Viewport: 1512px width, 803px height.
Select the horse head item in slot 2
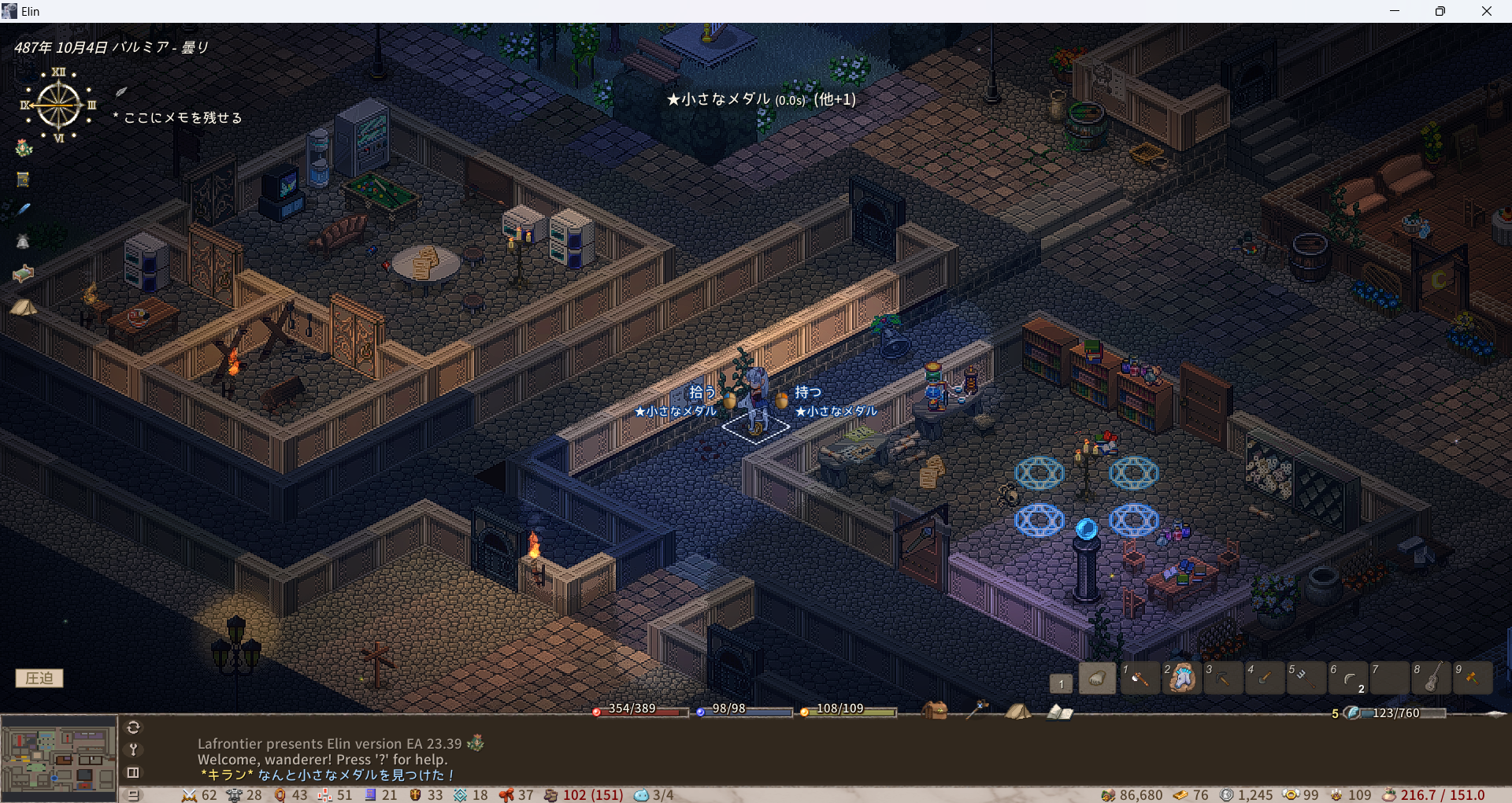pos(1181,678)
